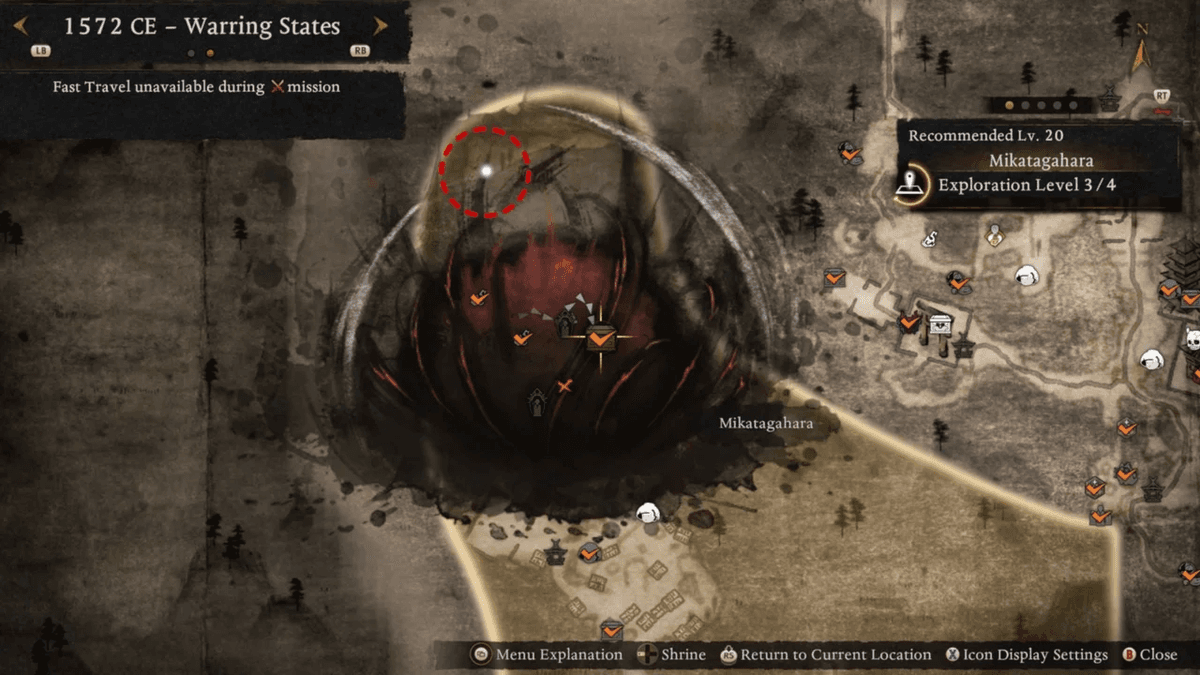The image size is (1200, 675).
Task: Advance to the next era with the right arrow
Action: pyautogui.click(x=380, y=27)
